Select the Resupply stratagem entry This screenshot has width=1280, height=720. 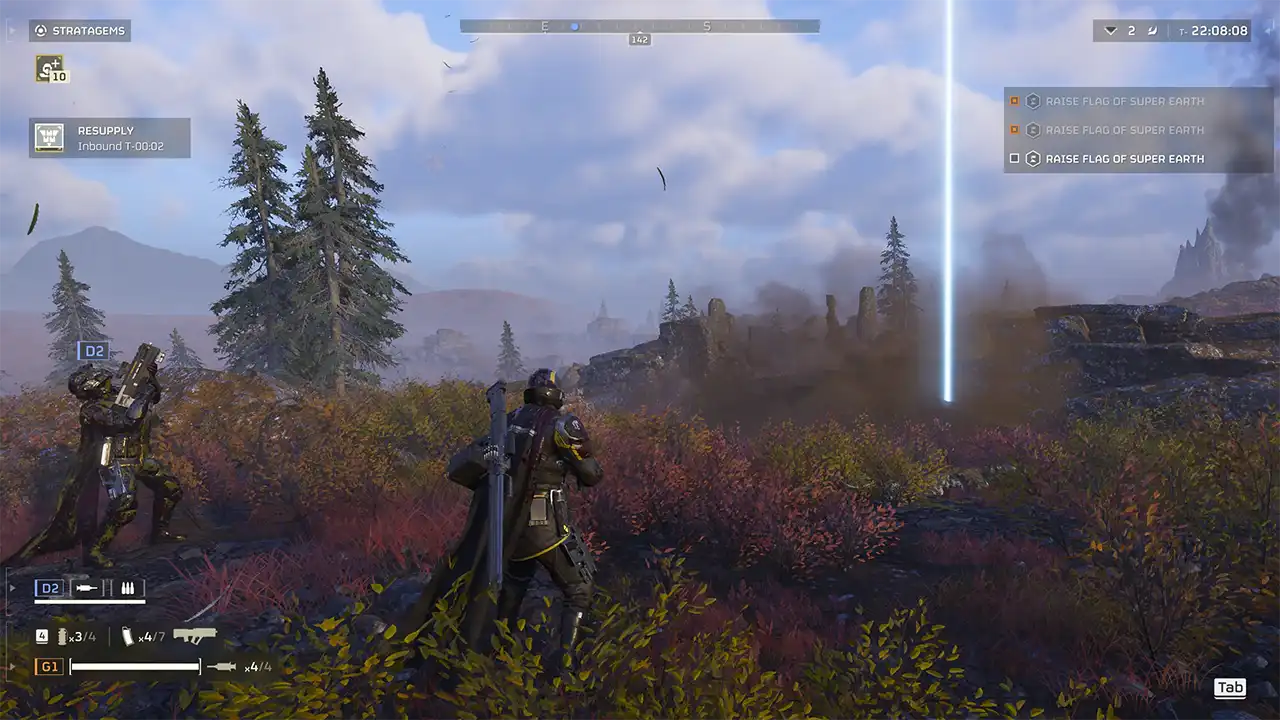click(x=109, y=138)
